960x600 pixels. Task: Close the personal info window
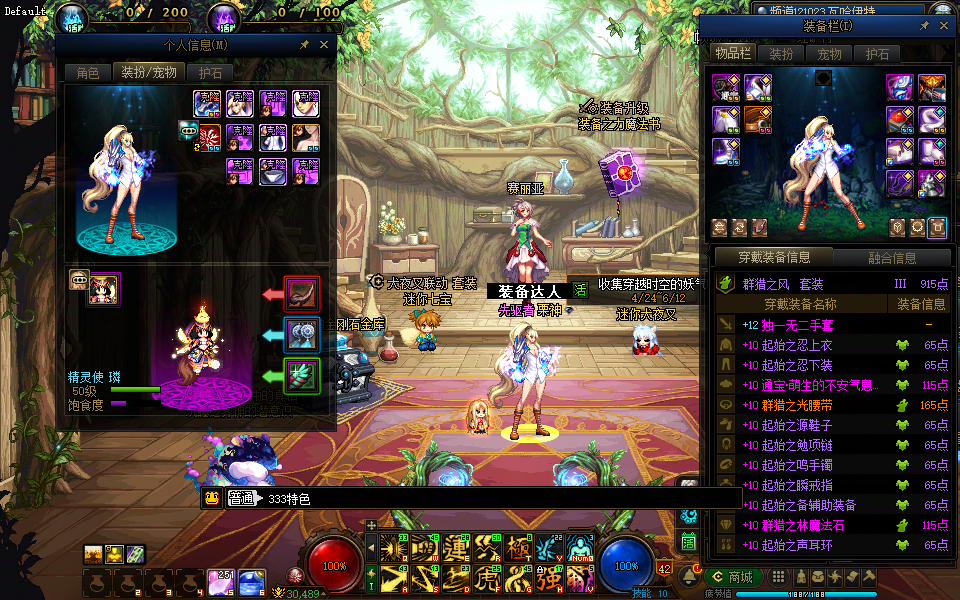323,45
